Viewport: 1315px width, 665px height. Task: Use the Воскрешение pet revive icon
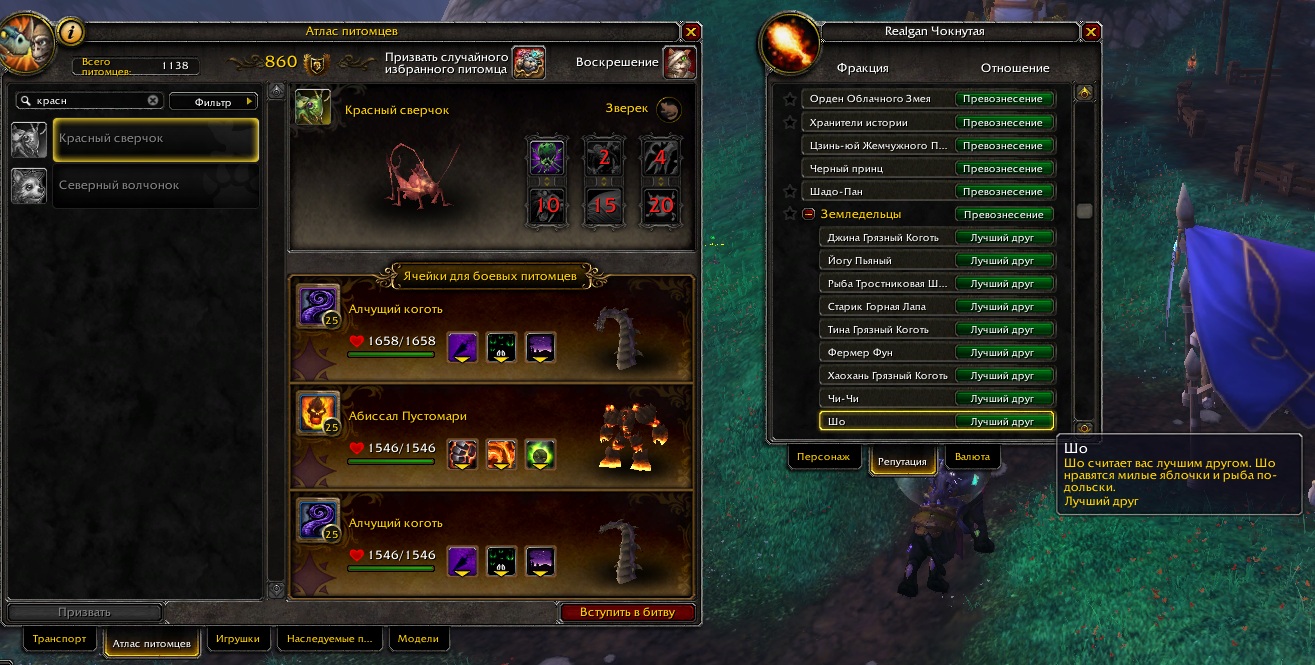(x=679, y=62)
